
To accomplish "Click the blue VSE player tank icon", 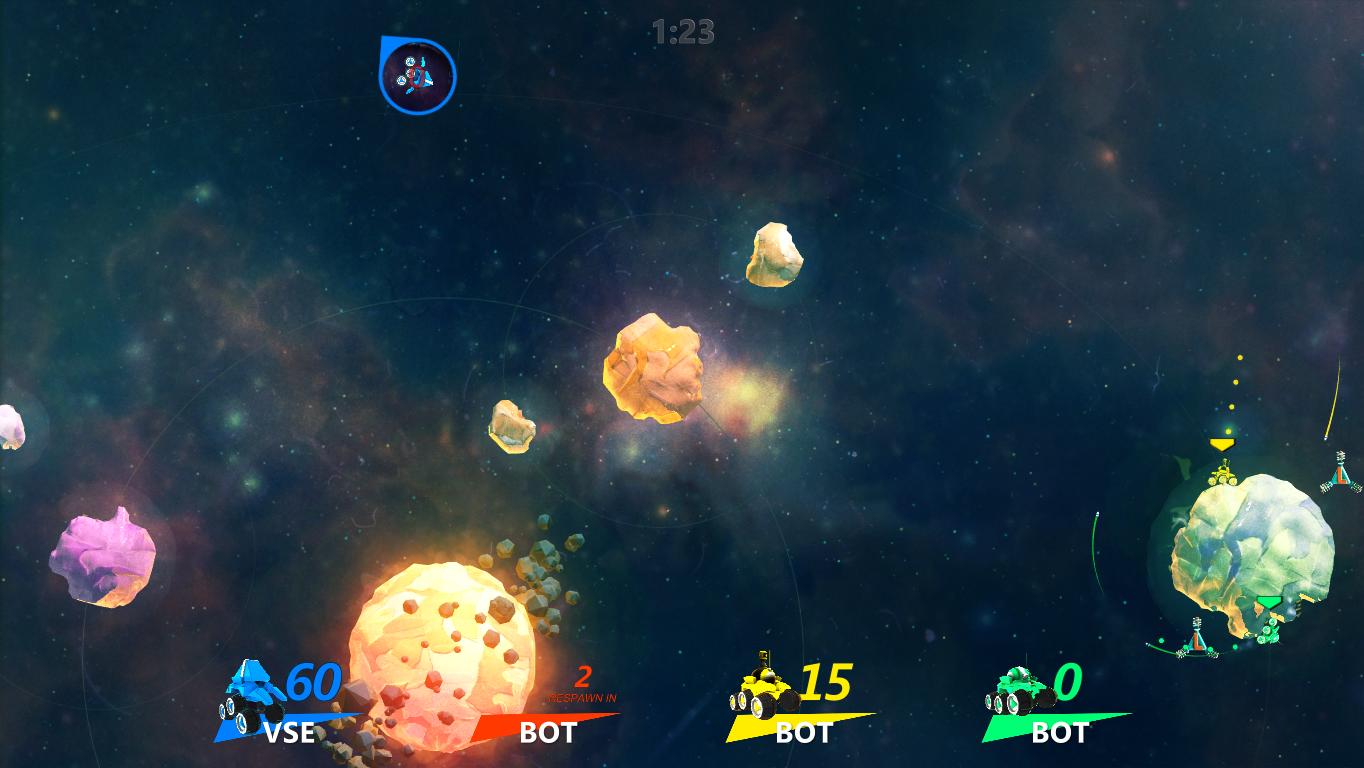I will pos(250,692).
